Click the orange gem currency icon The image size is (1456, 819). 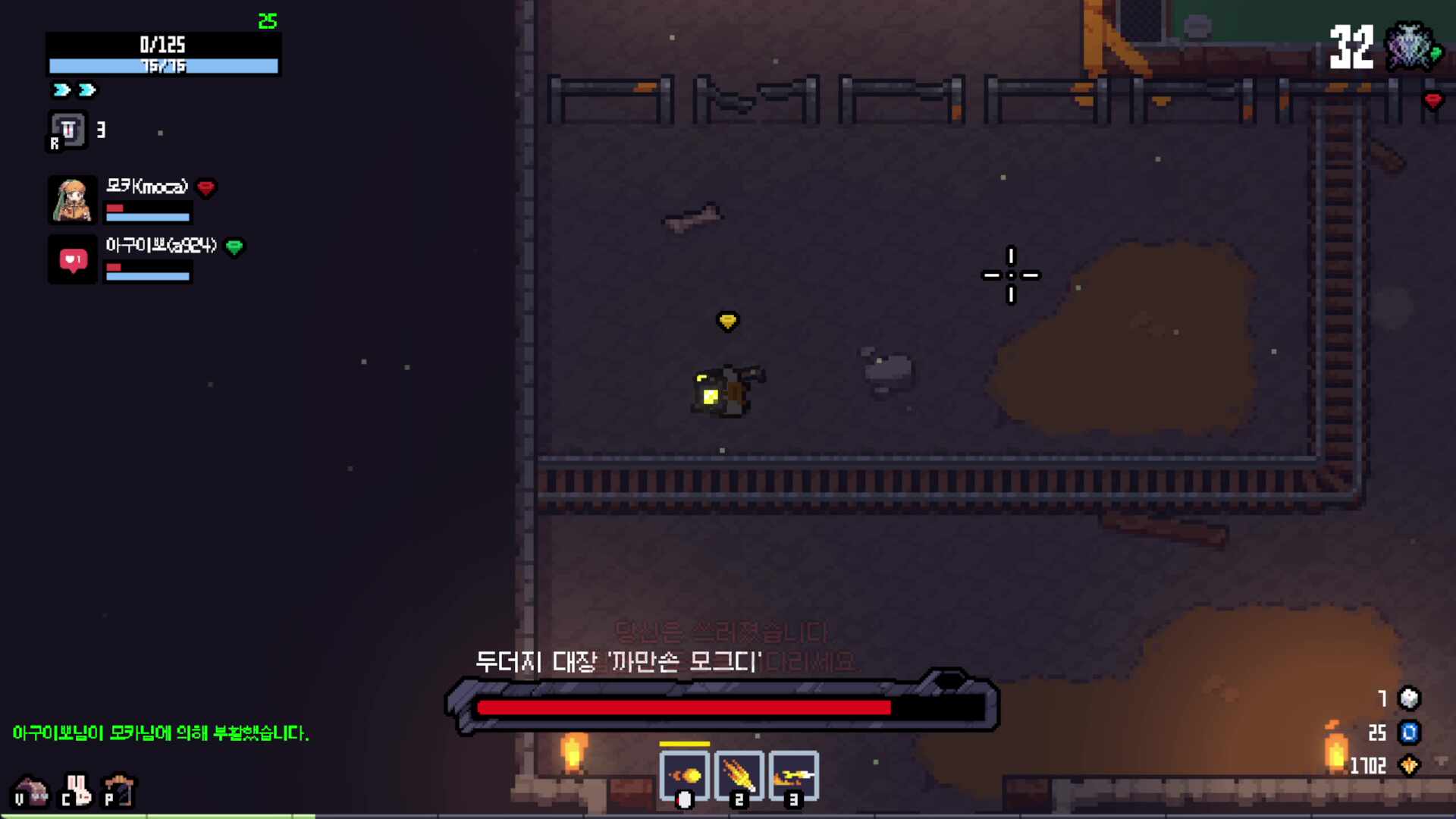coord(1409,765)
